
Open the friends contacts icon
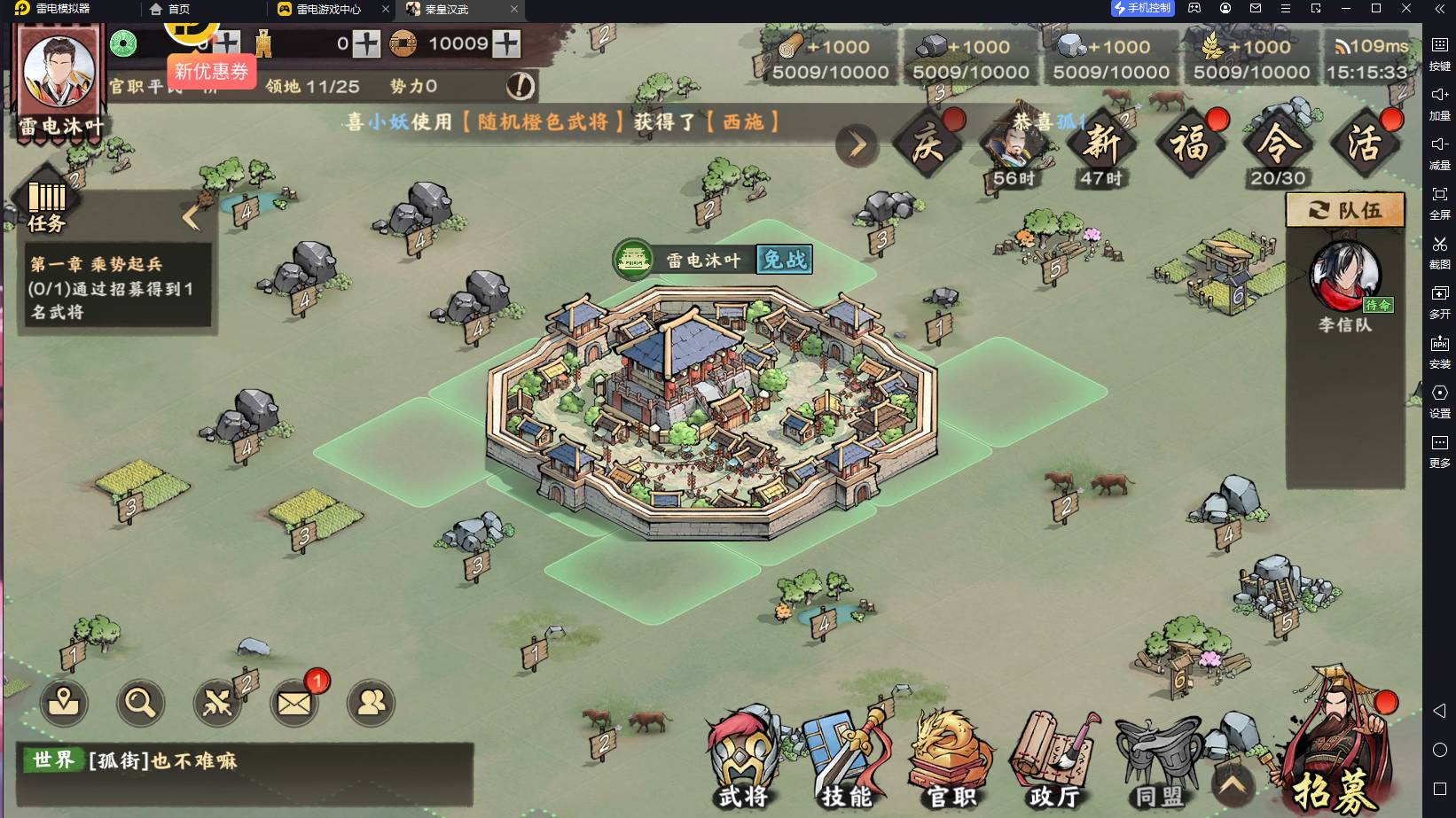click(371, 704)
